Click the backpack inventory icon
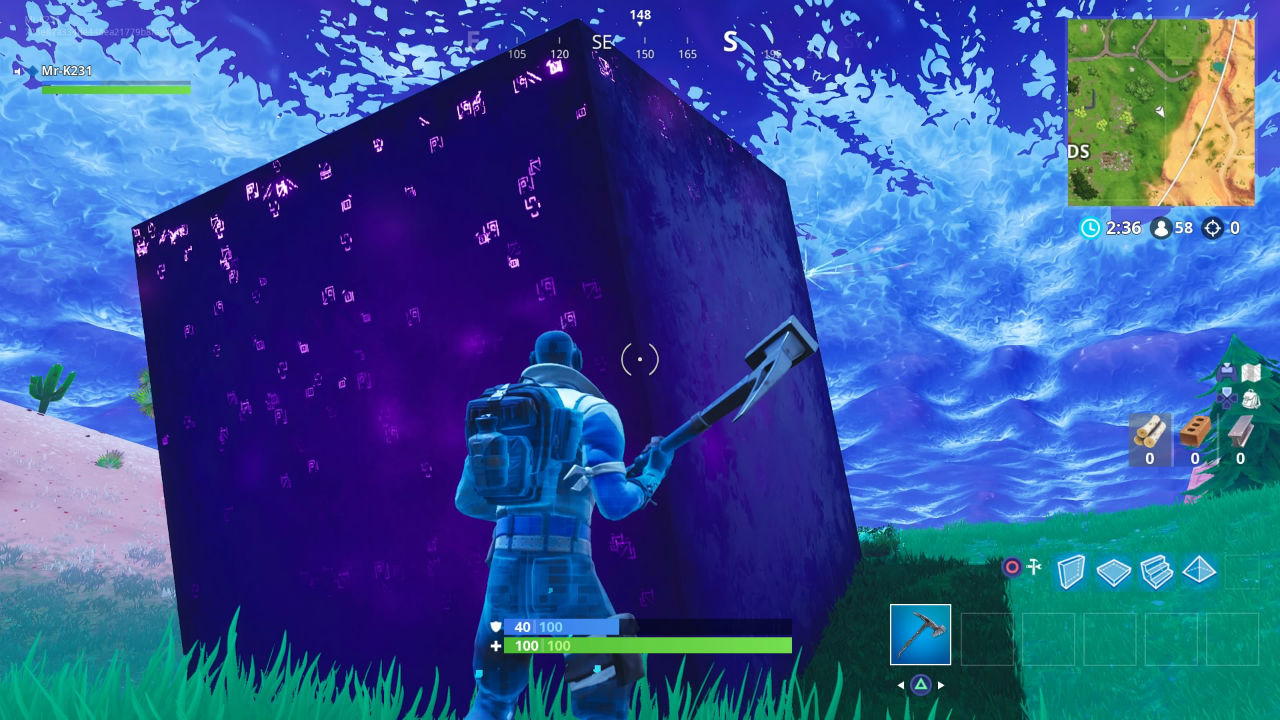Screen dimensions: 1280x720 point(1250,398)
